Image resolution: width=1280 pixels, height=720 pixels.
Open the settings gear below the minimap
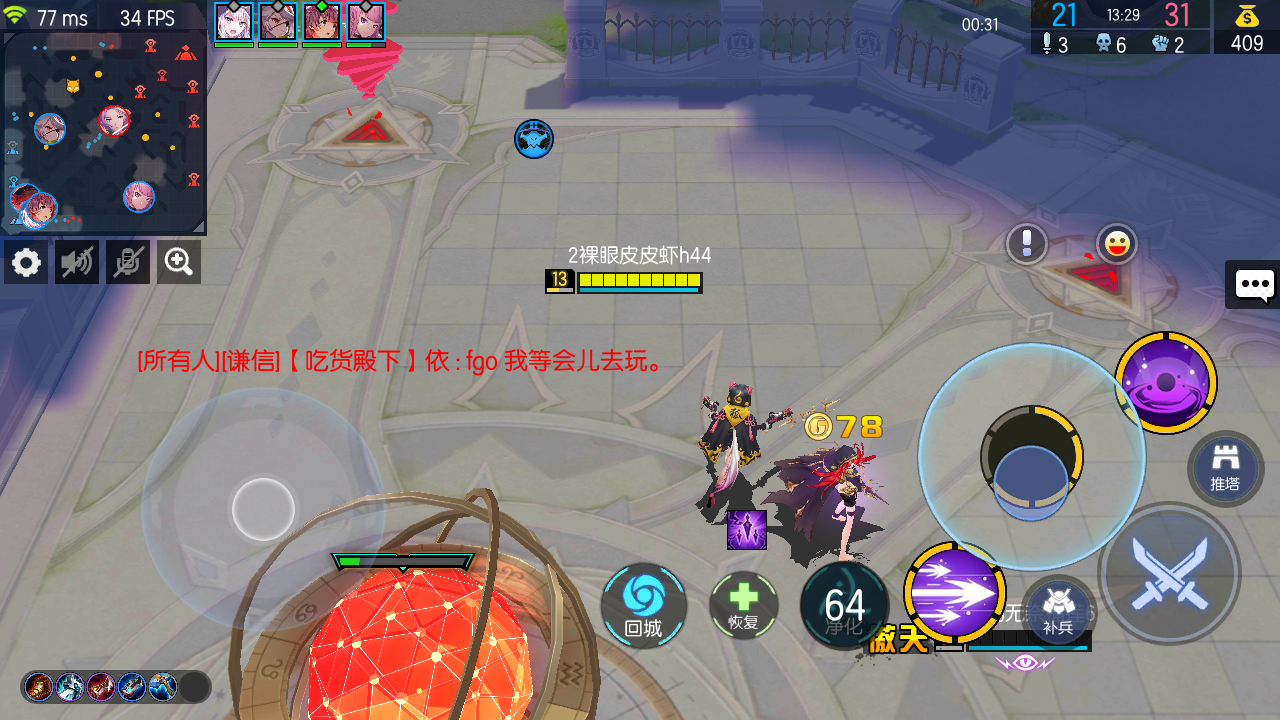[25, 262]
